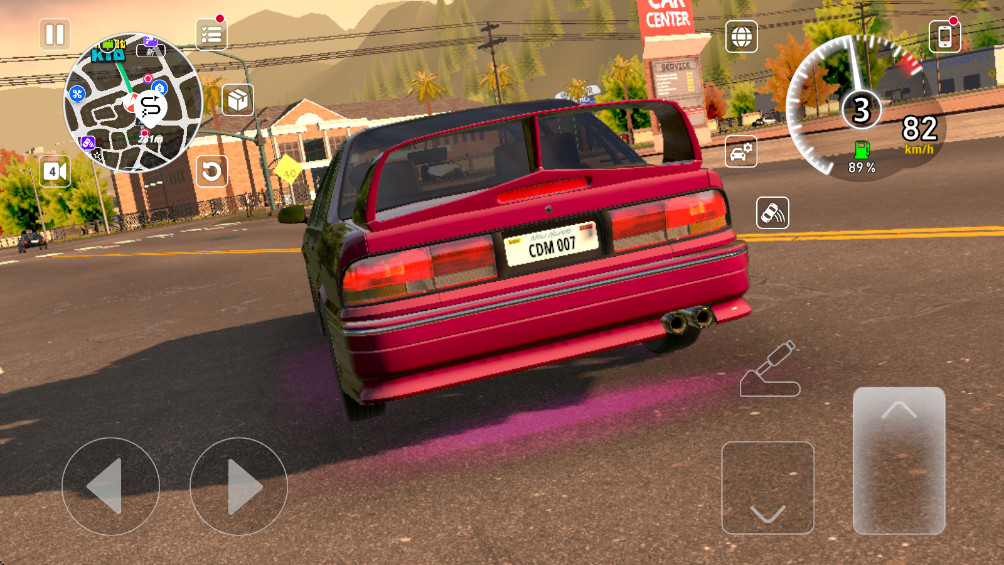Viewport: 1004px width, 565px height.
Task: Steer right with the right arrow
Action: [x=238, y=487]
